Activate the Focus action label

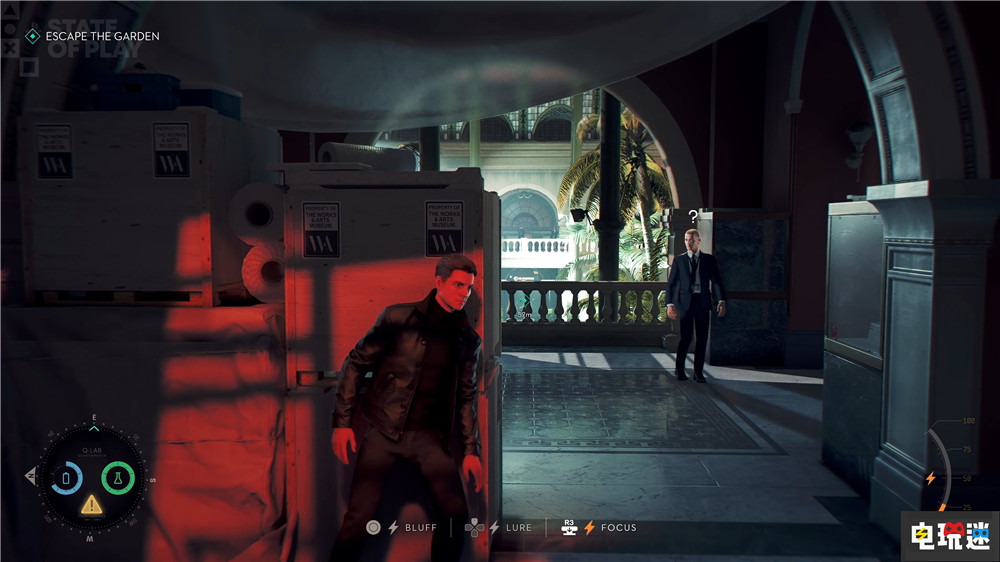(619, 527)
